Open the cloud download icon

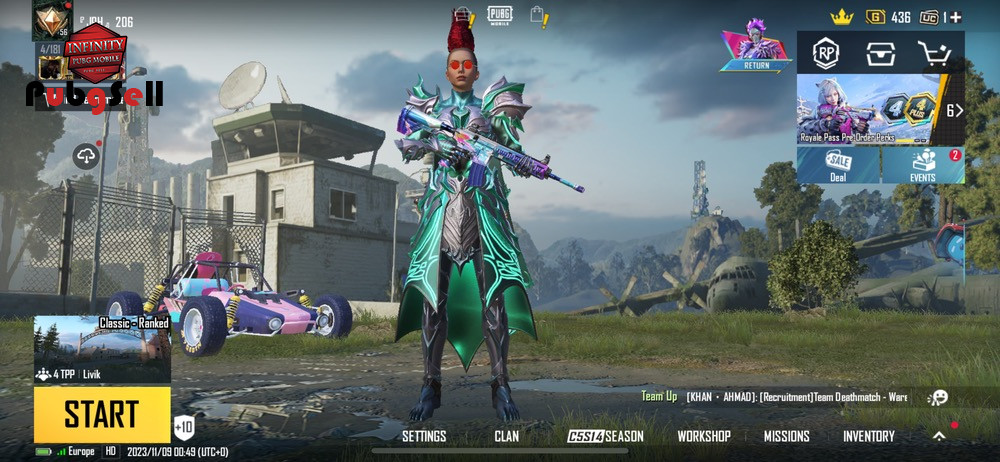[86, 155]
